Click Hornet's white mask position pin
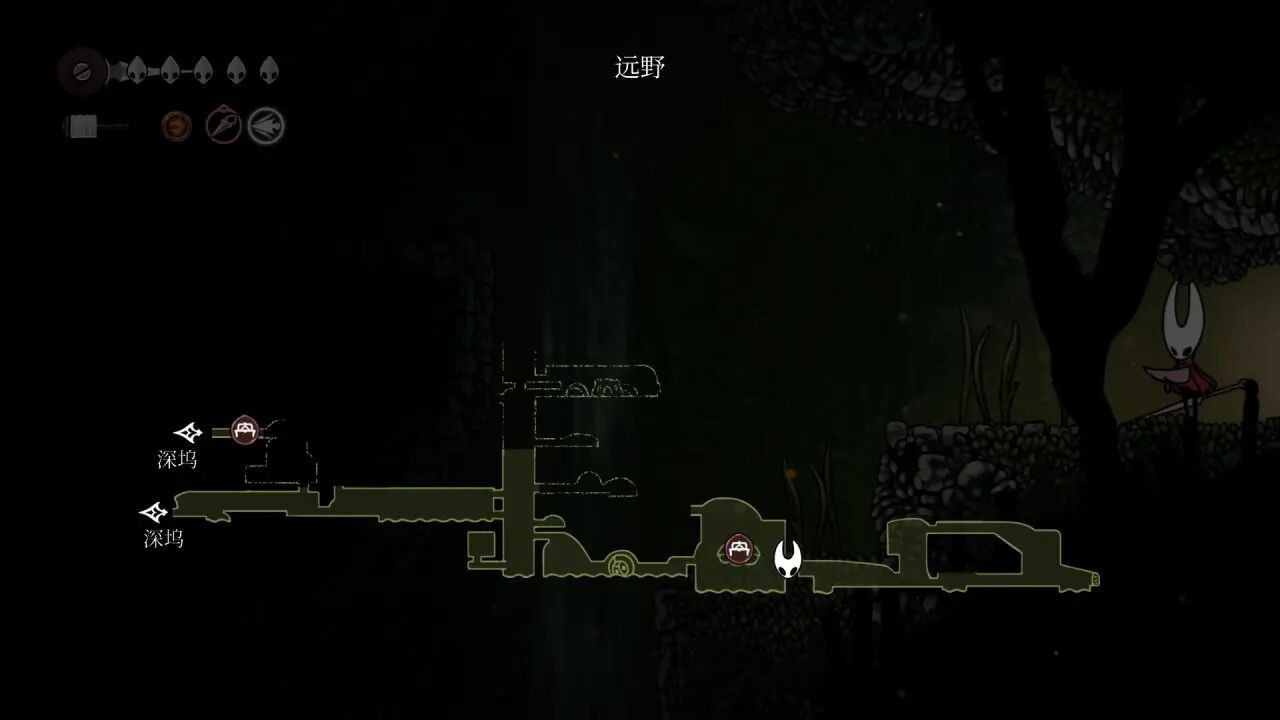The height and width of the screenshot is (720, 1280). tap(788, 558)
